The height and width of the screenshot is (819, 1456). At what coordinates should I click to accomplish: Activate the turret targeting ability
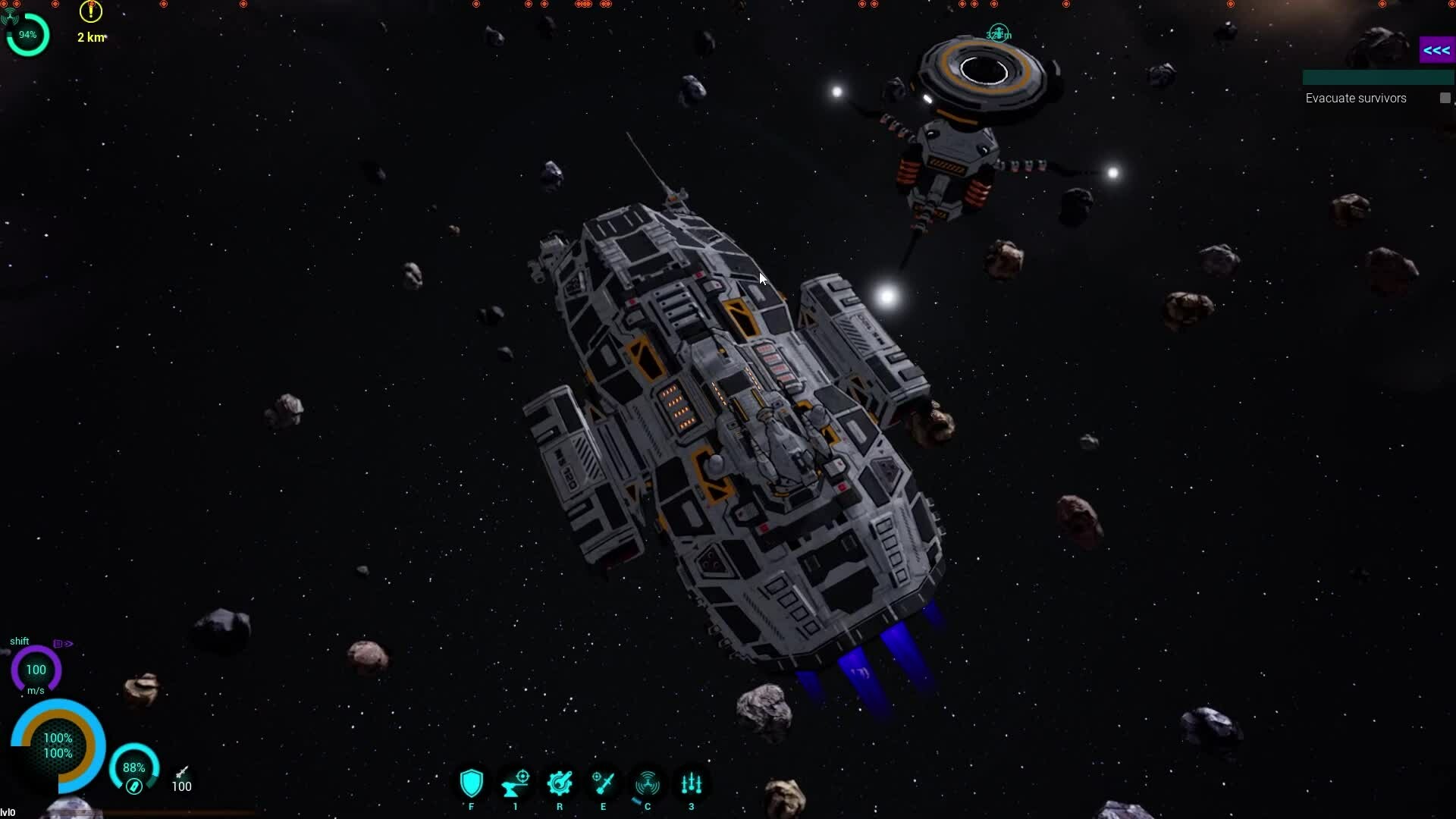[x=516, y=783]
